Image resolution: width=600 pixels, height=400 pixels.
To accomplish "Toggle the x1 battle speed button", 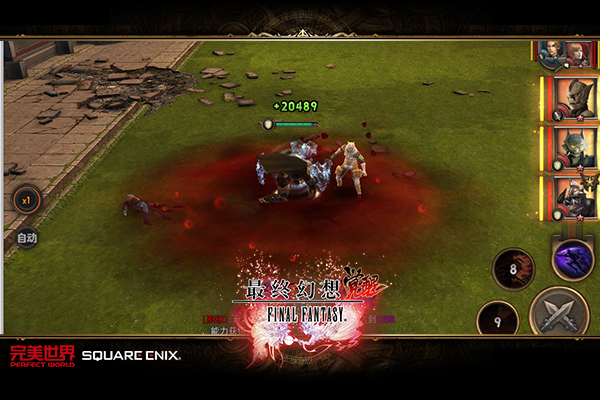I will 26,200.
